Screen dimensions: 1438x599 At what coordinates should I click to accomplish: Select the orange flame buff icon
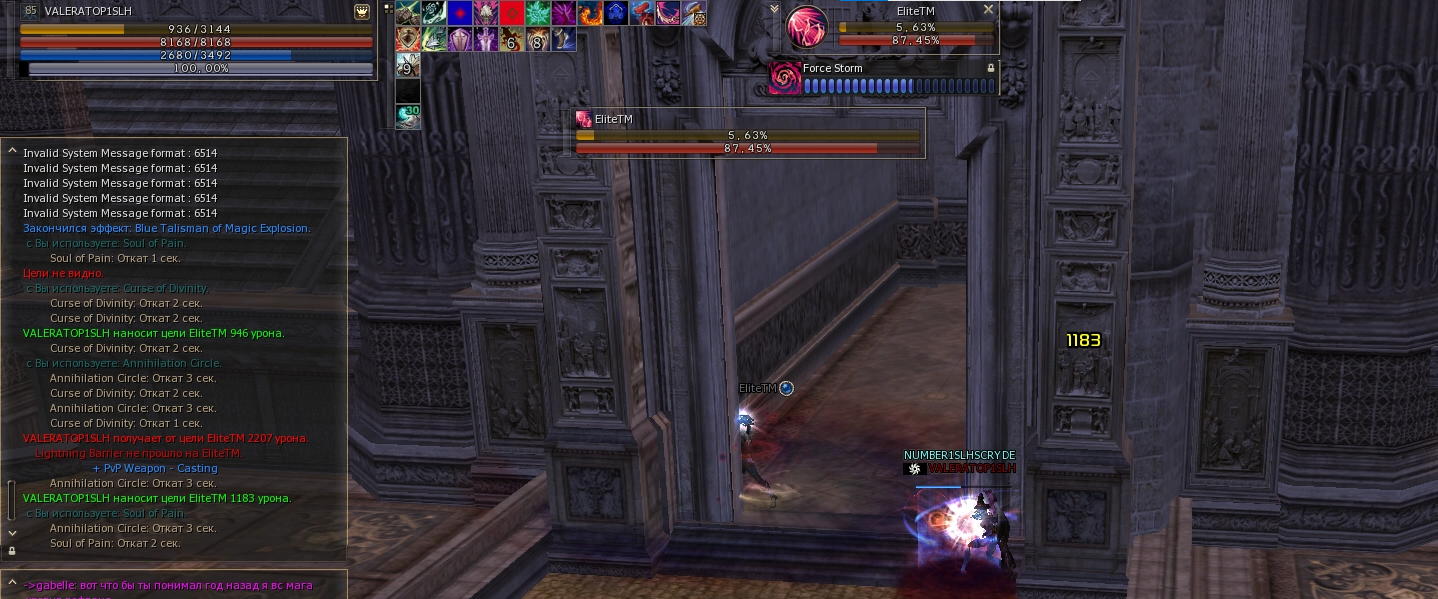(590, 13)
